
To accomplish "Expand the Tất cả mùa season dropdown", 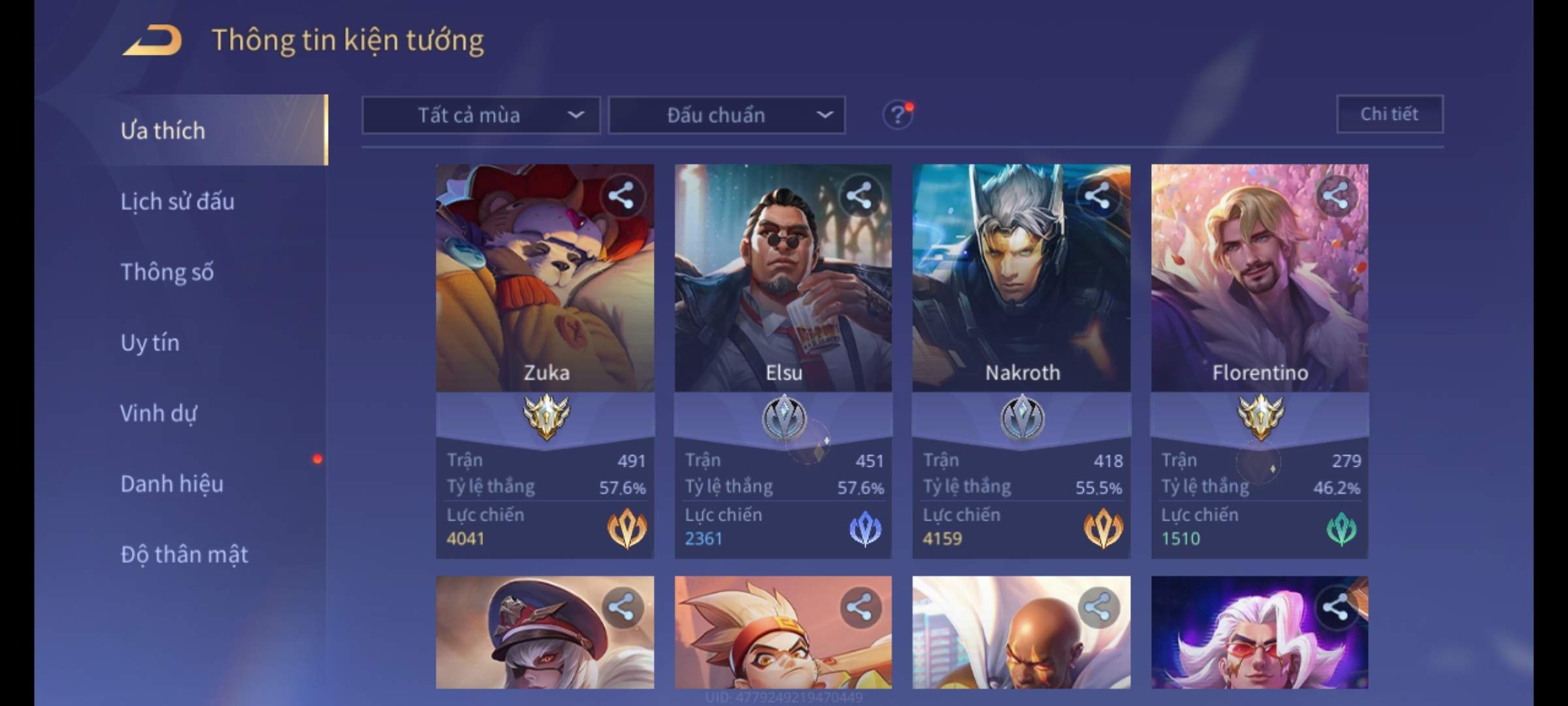I will (481, 116).
